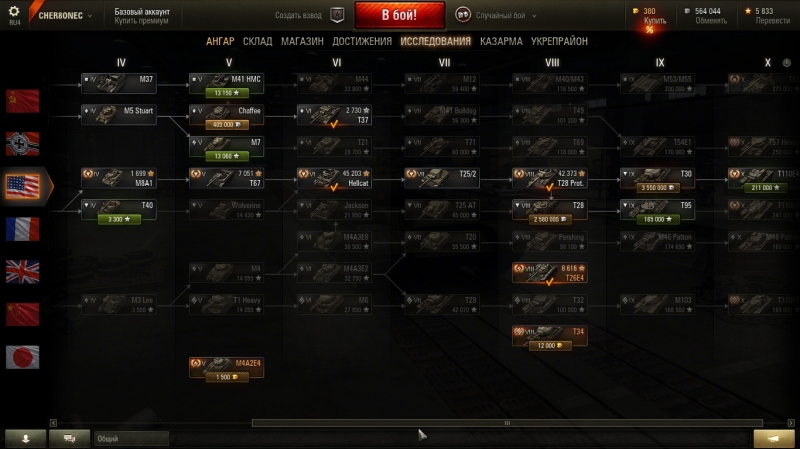Switch to the British flag tech tree
The width and height of the screenshot is (800, 449).
[x=22, y=271]
